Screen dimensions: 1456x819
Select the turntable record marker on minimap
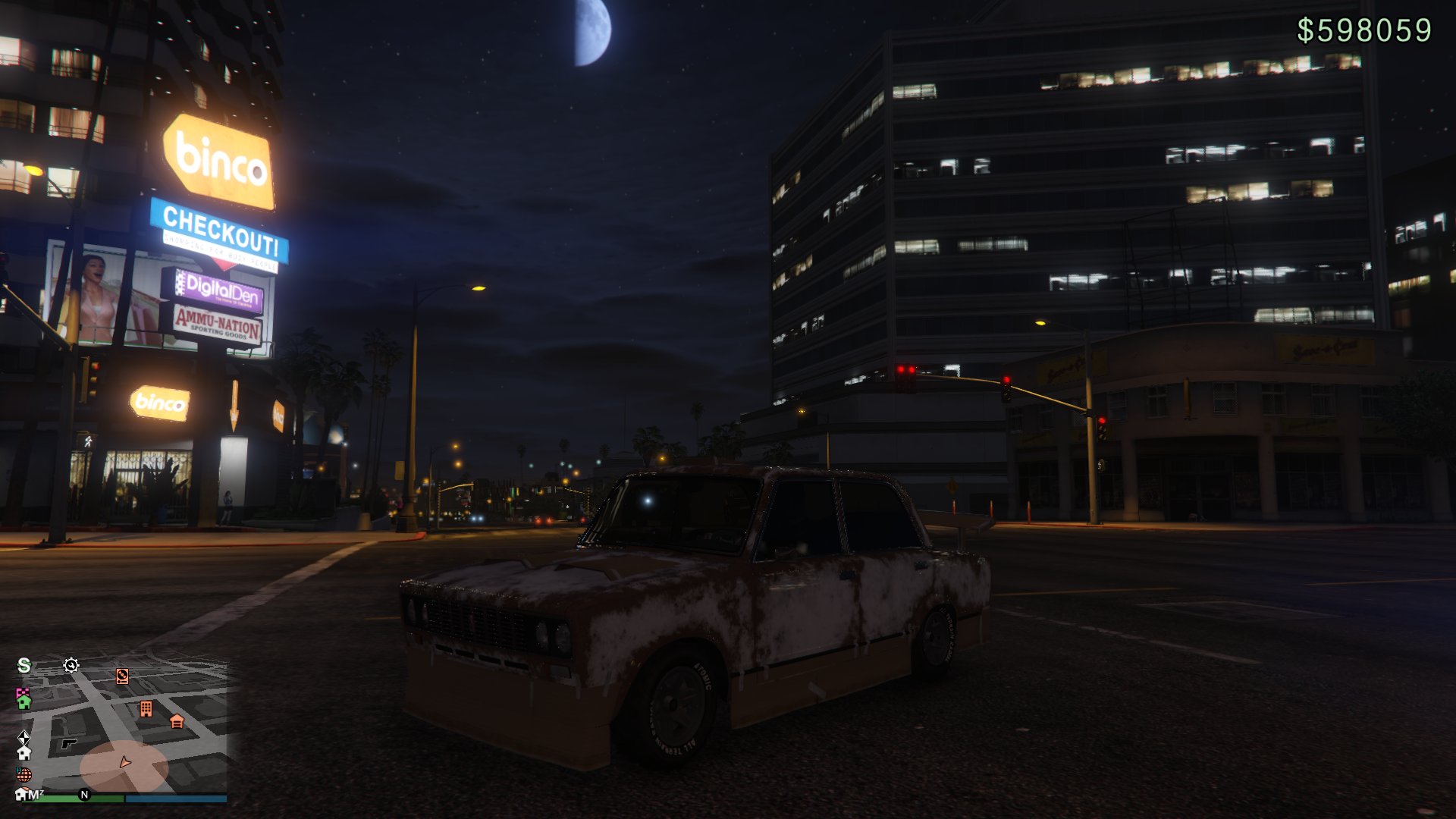(x=122, y=676)
